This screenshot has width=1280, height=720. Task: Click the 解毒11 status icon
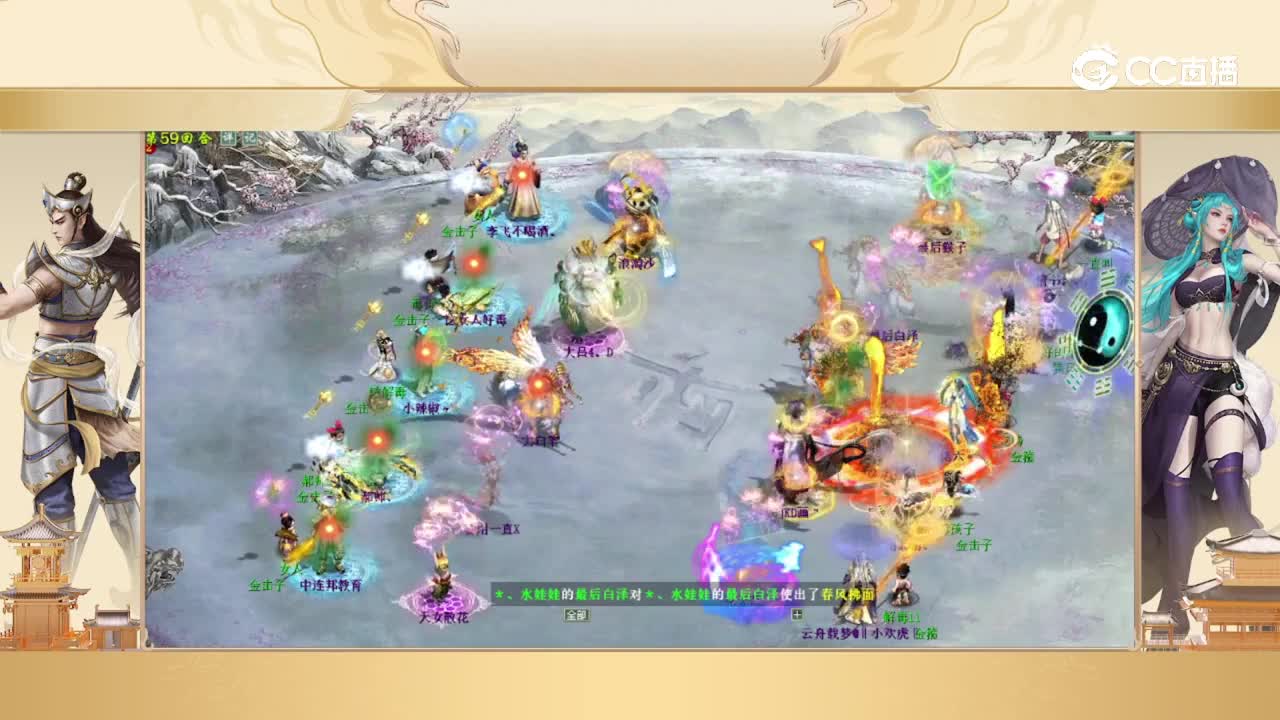tap(903, 617)
